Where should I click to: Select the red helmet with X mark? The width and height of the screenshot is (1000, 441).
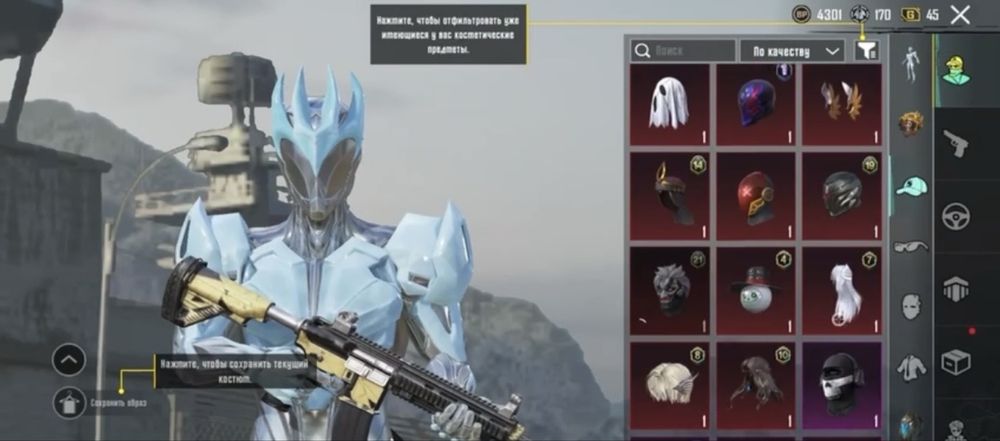(755, 195)
